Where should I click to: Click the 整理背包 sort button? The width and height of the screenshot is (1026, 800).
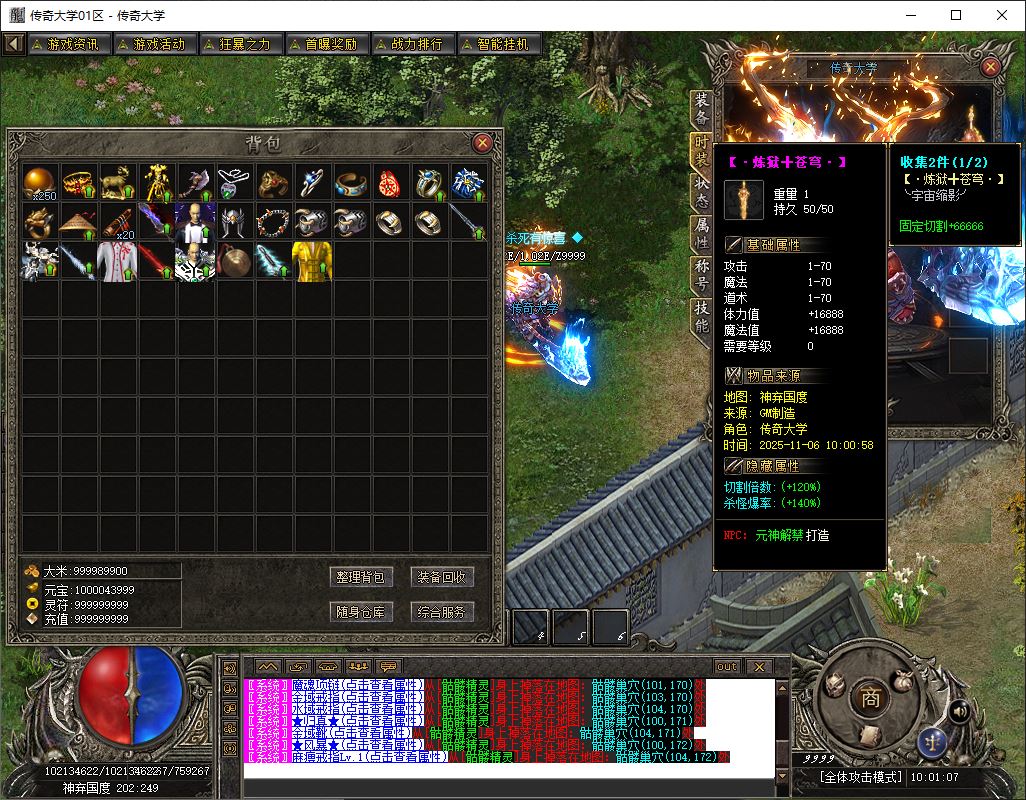361,577
